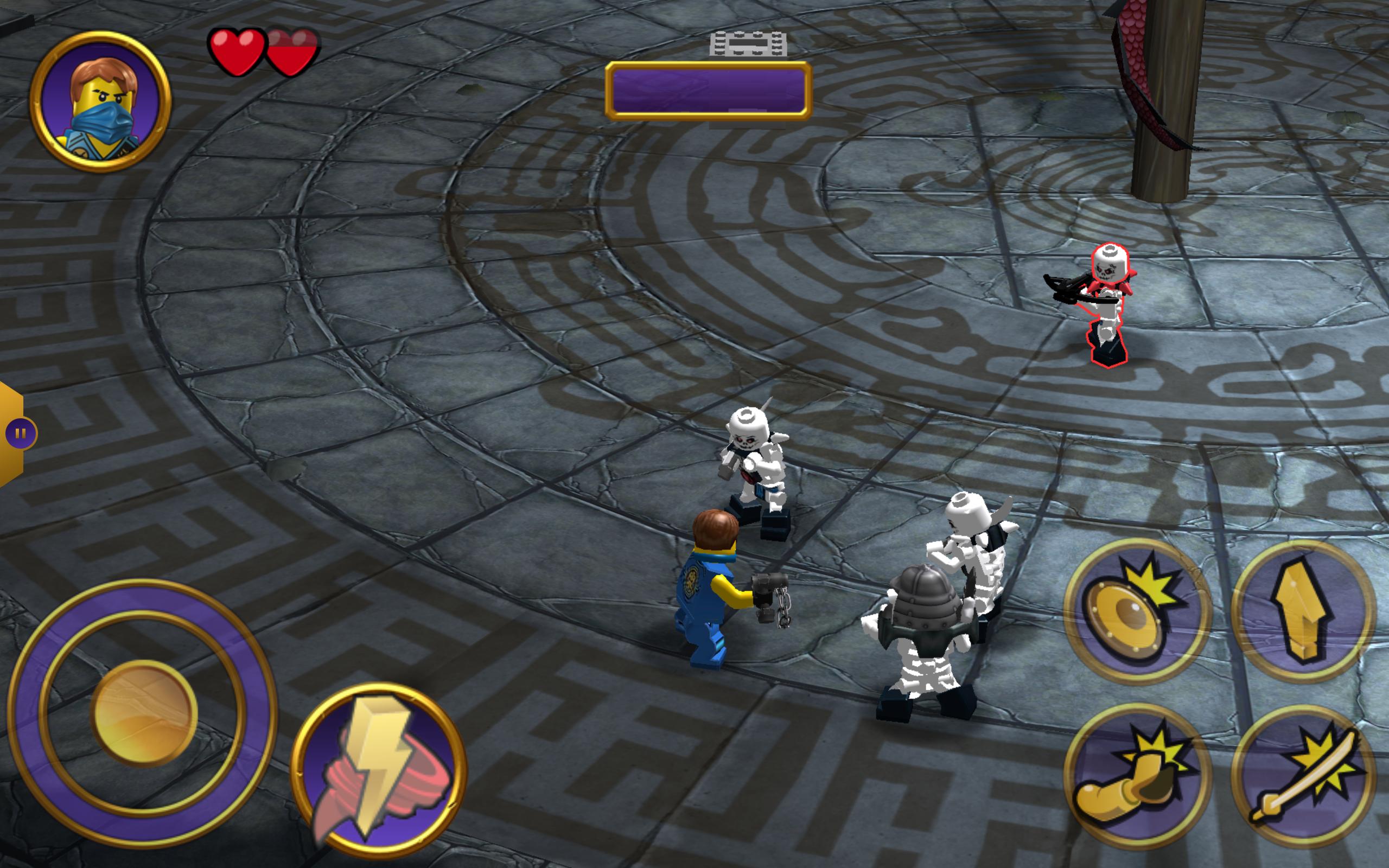Swing with the sword attack button
This screenshot has height=868, width=1389.
[1303, 776]
